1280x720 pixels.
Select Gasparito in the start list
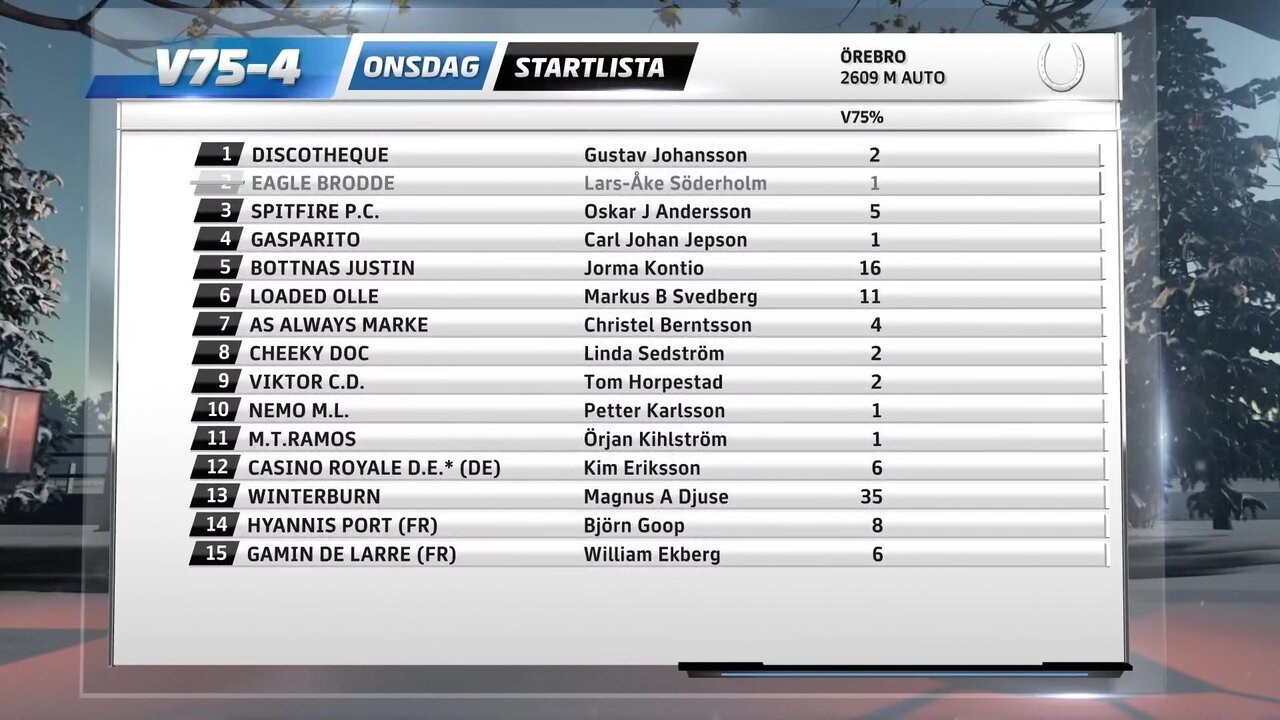[x=305, y=240]
